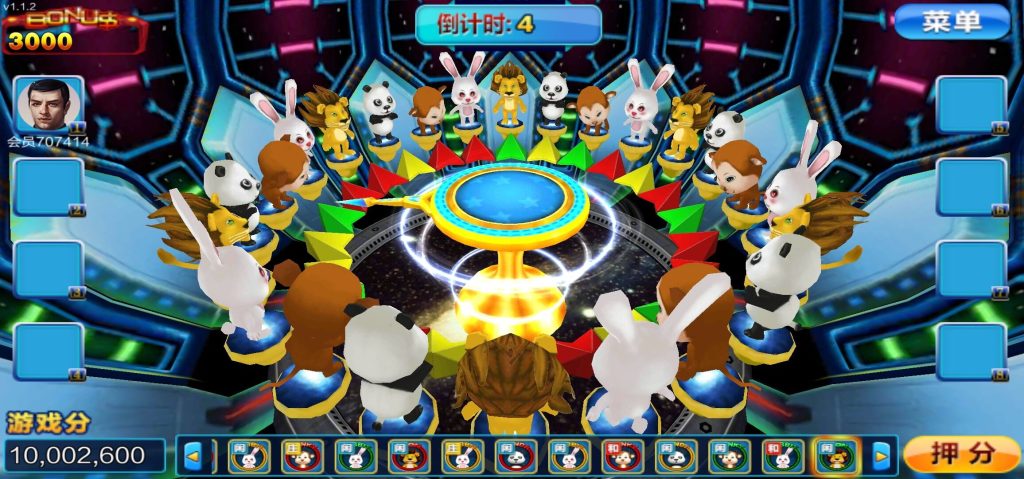Choose empty seat number 2
This screenshot has width=1024, height=479.
tap(48, 187)
